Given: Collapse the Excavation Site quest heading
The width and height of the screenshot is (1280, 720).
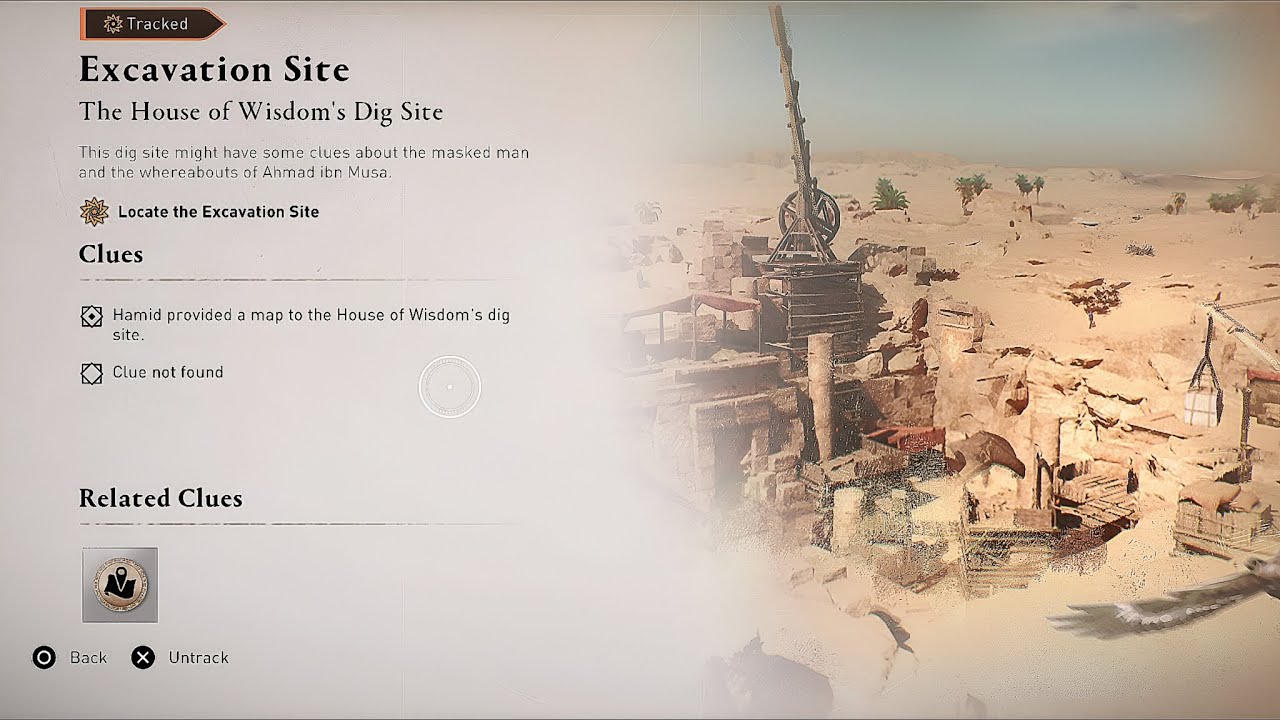Looking at the screenshot, I should (x=215, y=70).
